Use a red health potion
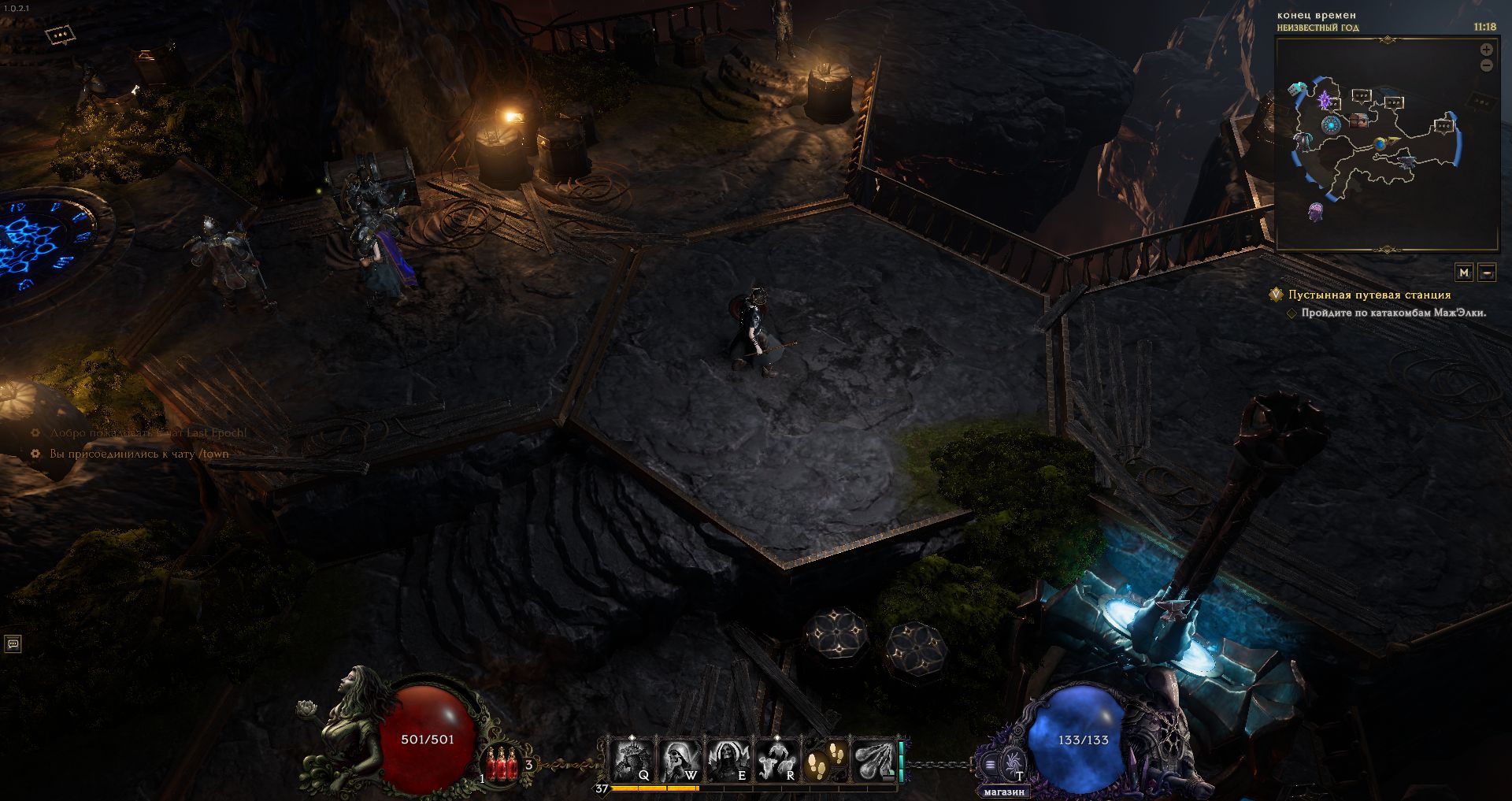This screenshot has height=801, width=1512. click(502, 763)
